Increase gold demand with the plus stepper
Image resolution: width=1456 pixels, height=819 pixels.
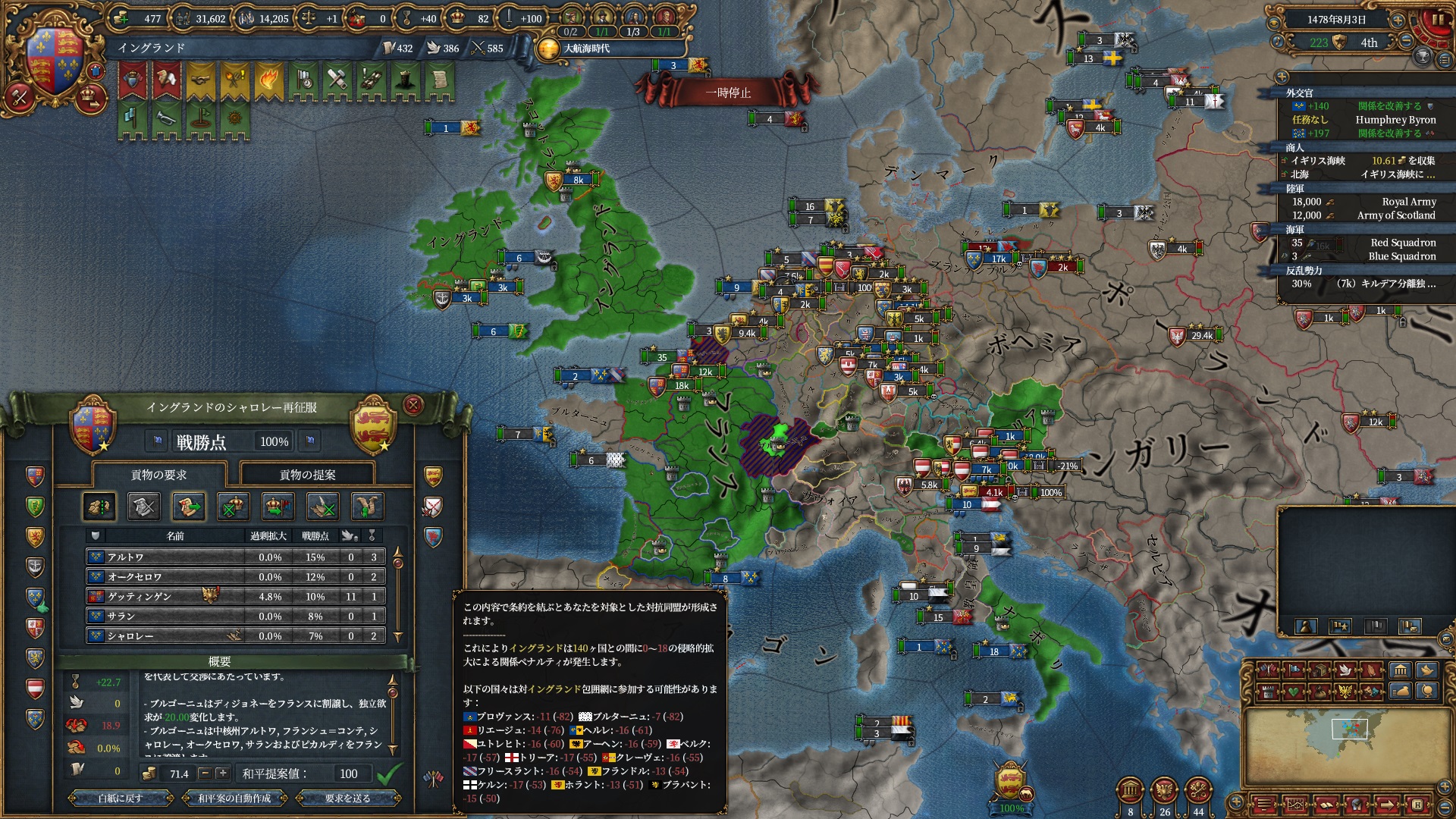[x=222, y=773]
